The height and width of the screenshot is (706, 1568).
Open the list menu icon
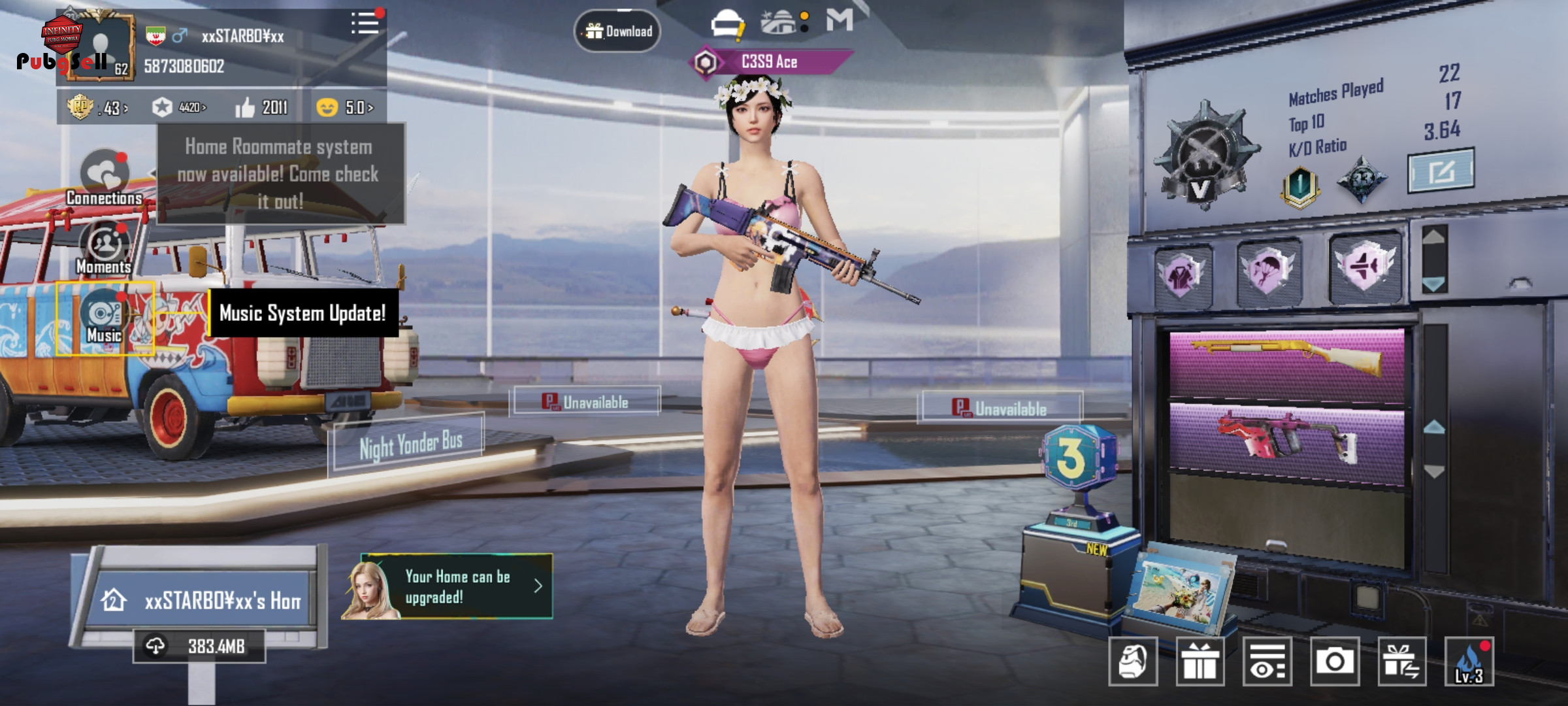tap(365, 23)
